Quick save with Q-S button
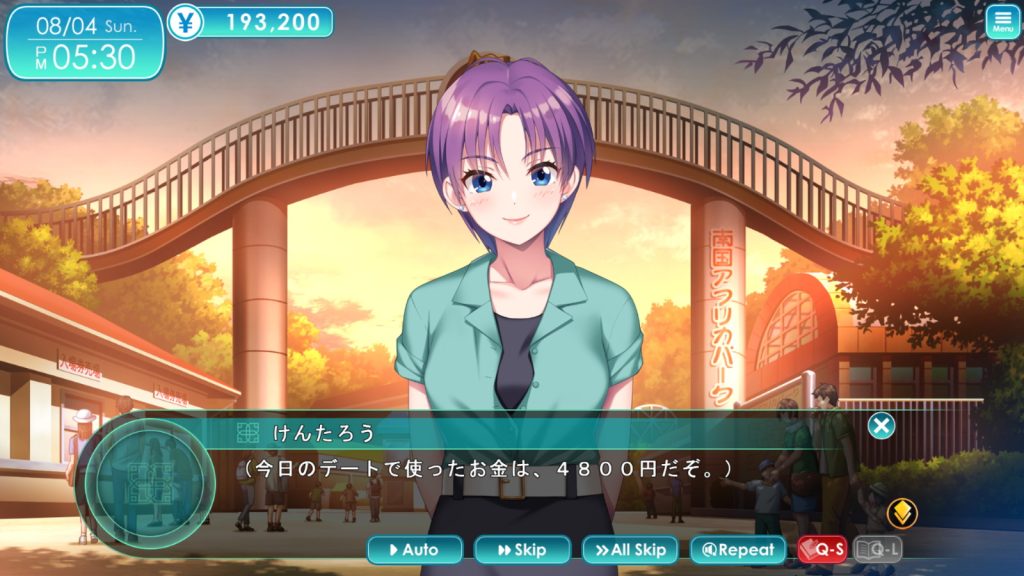This screenshot has height=576, width=1024. tap(822, 549)
